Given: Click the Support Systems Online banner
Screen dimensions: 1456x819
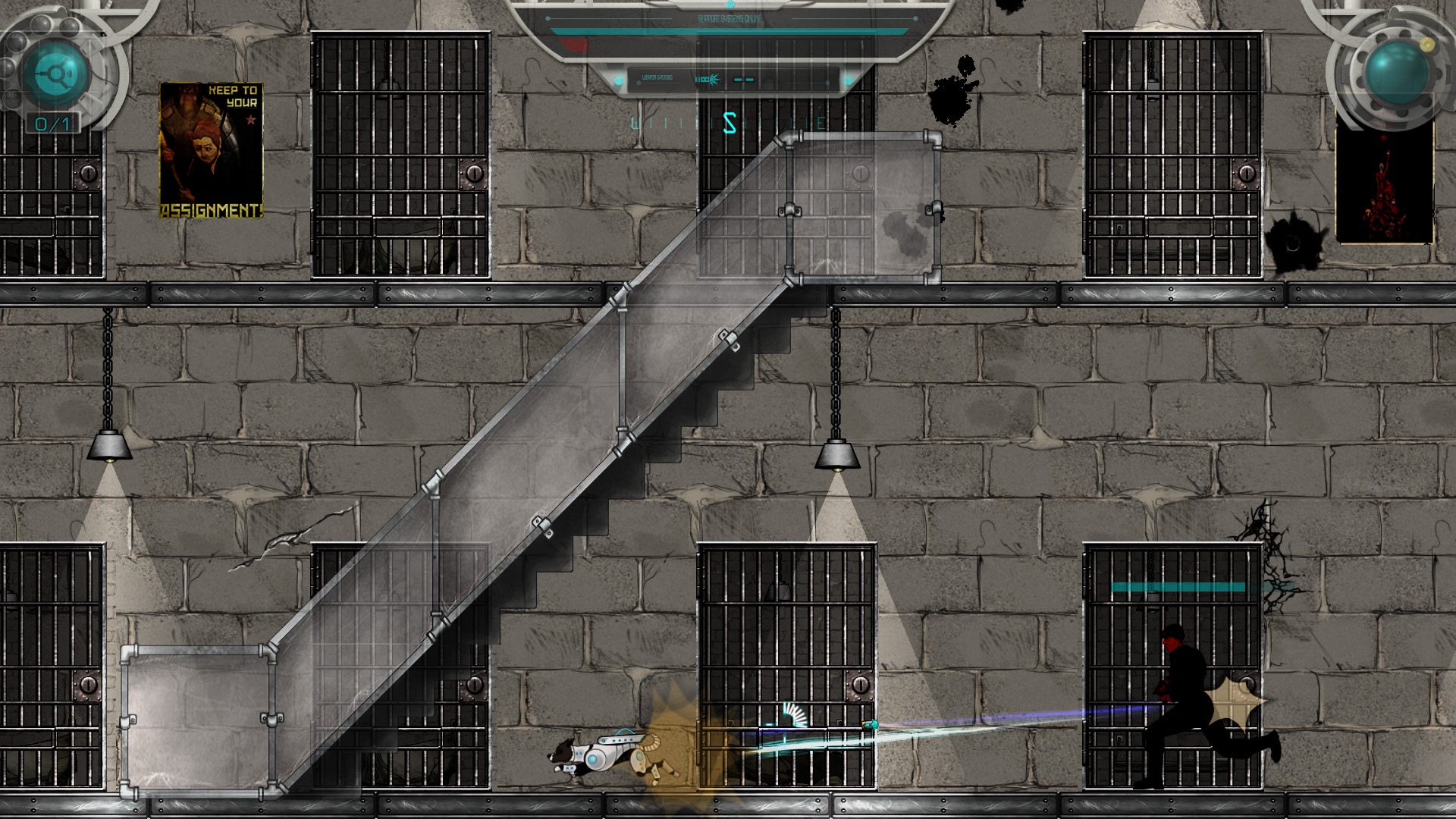Looking at the screenshot, I should [729, 18].
